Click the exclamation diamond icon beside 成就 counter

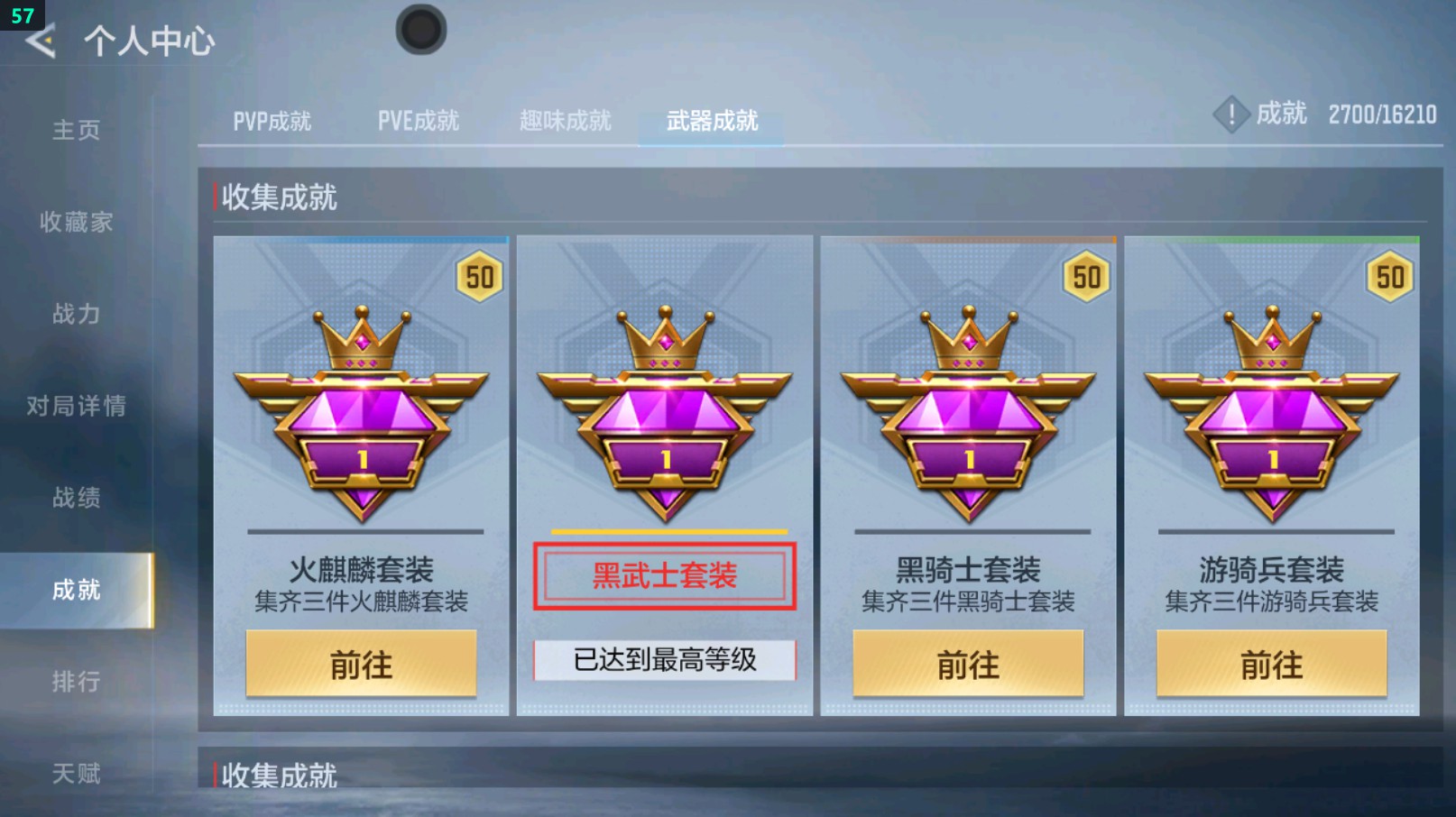[x=1230, y=115]
